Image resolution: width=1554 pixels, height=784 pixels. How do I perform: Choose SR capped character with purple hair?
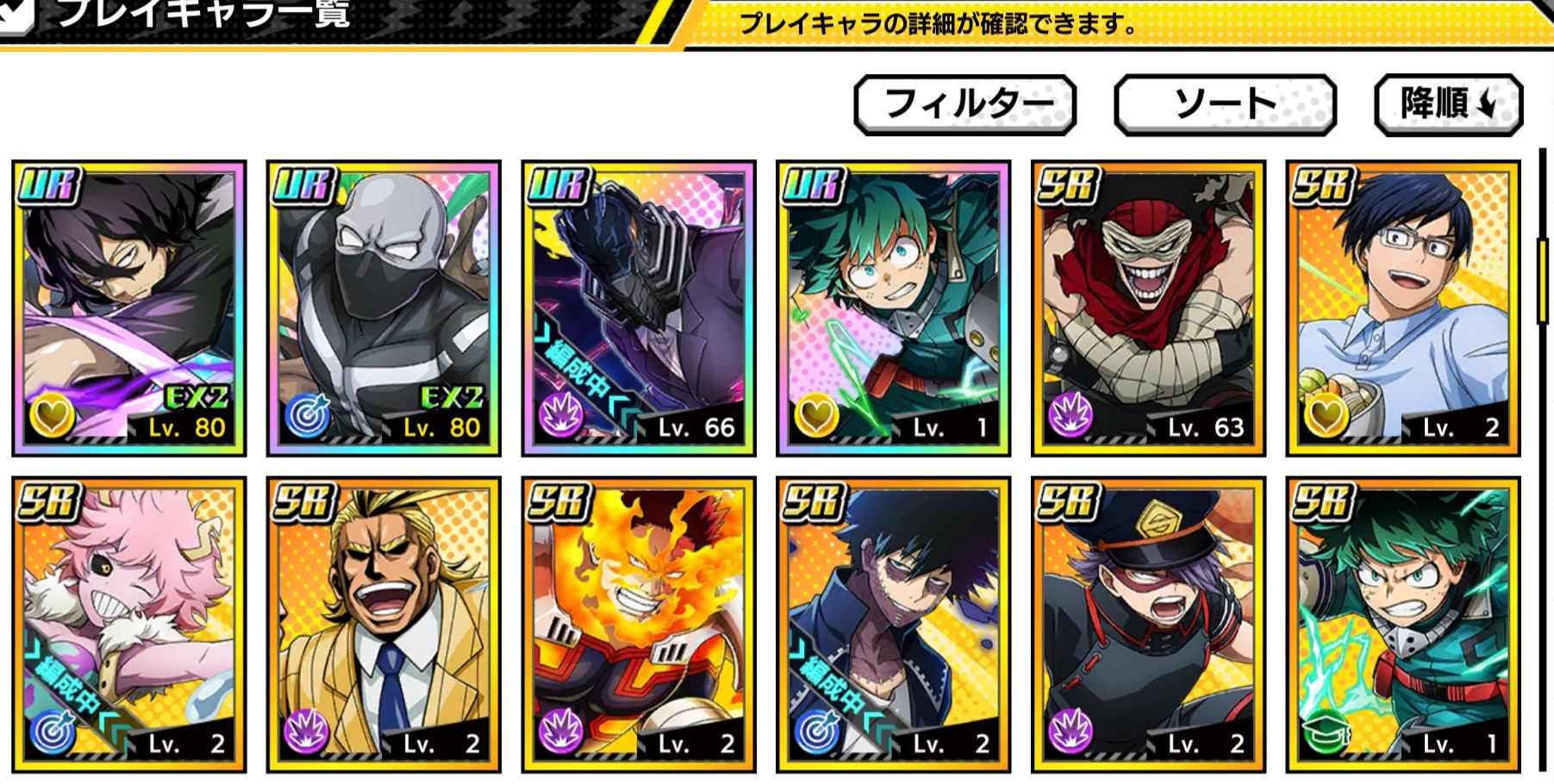(x=1148, y=624)
